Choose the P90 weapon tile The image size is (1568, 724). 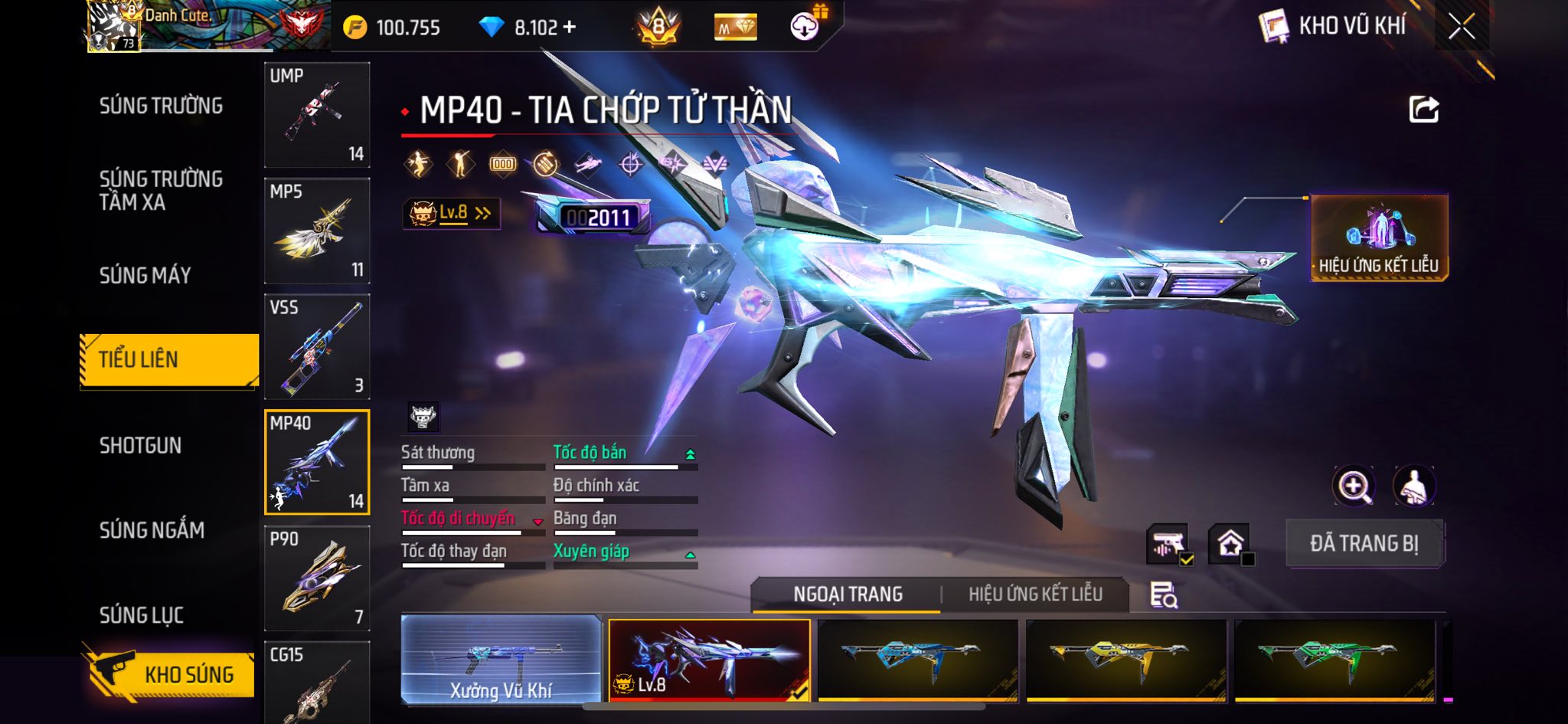coord(317,578)
